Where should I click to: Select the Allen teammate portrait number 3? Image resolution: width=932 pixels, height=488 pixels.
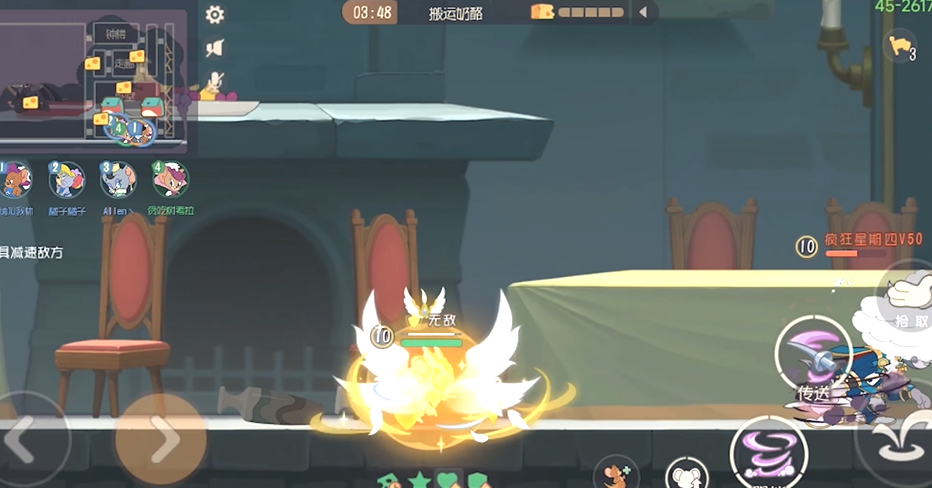coord(118,181)
